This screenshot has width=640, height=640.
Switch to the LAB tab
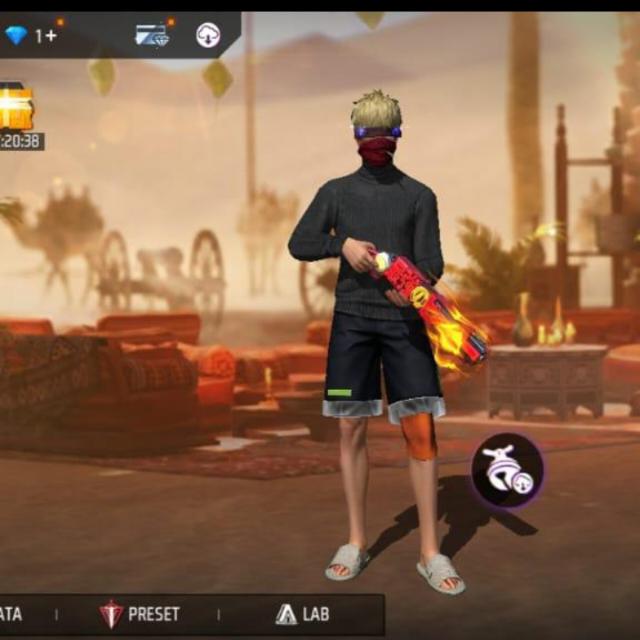(x=302, y=613)
